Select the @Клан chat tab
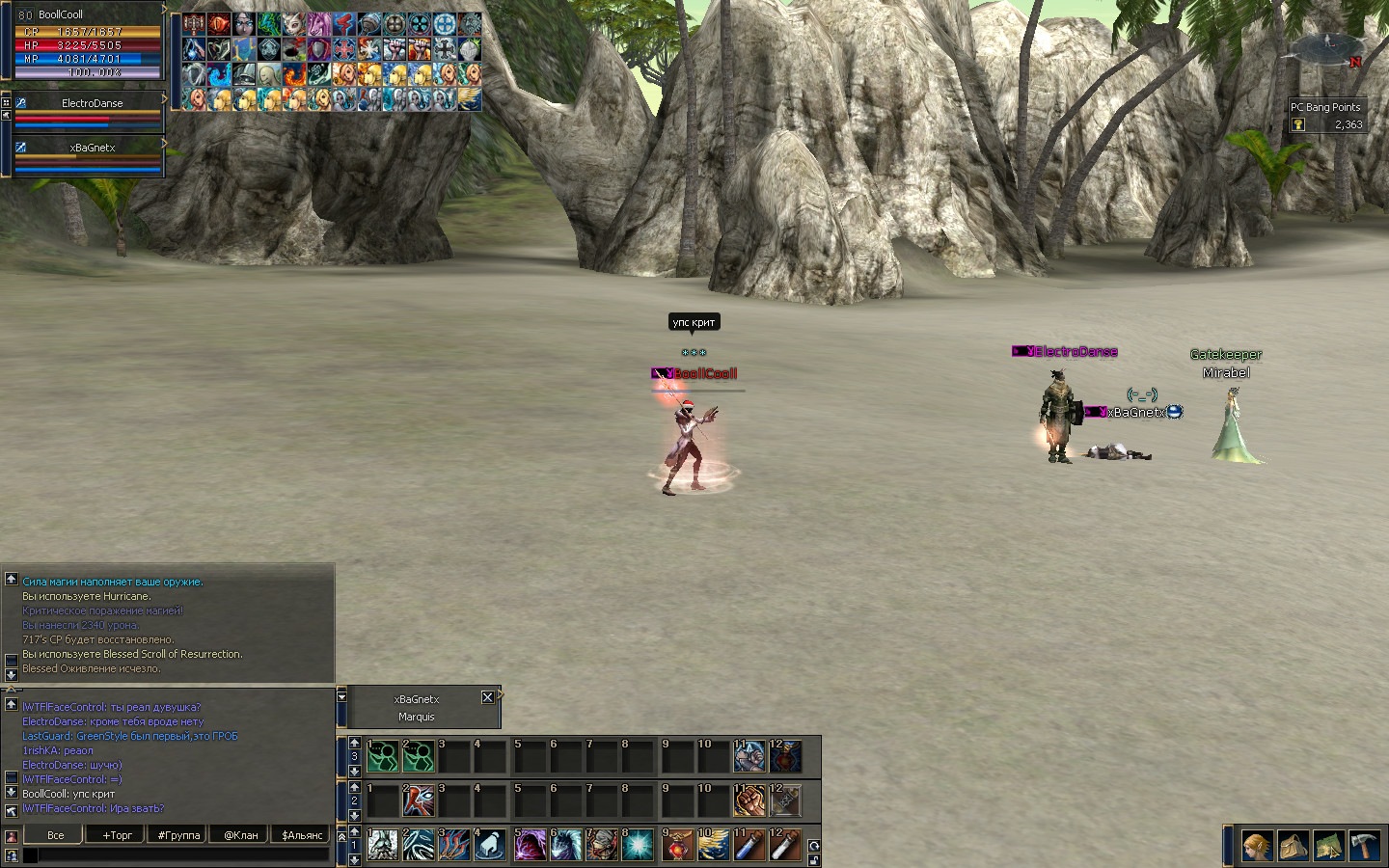 point(241,835)
